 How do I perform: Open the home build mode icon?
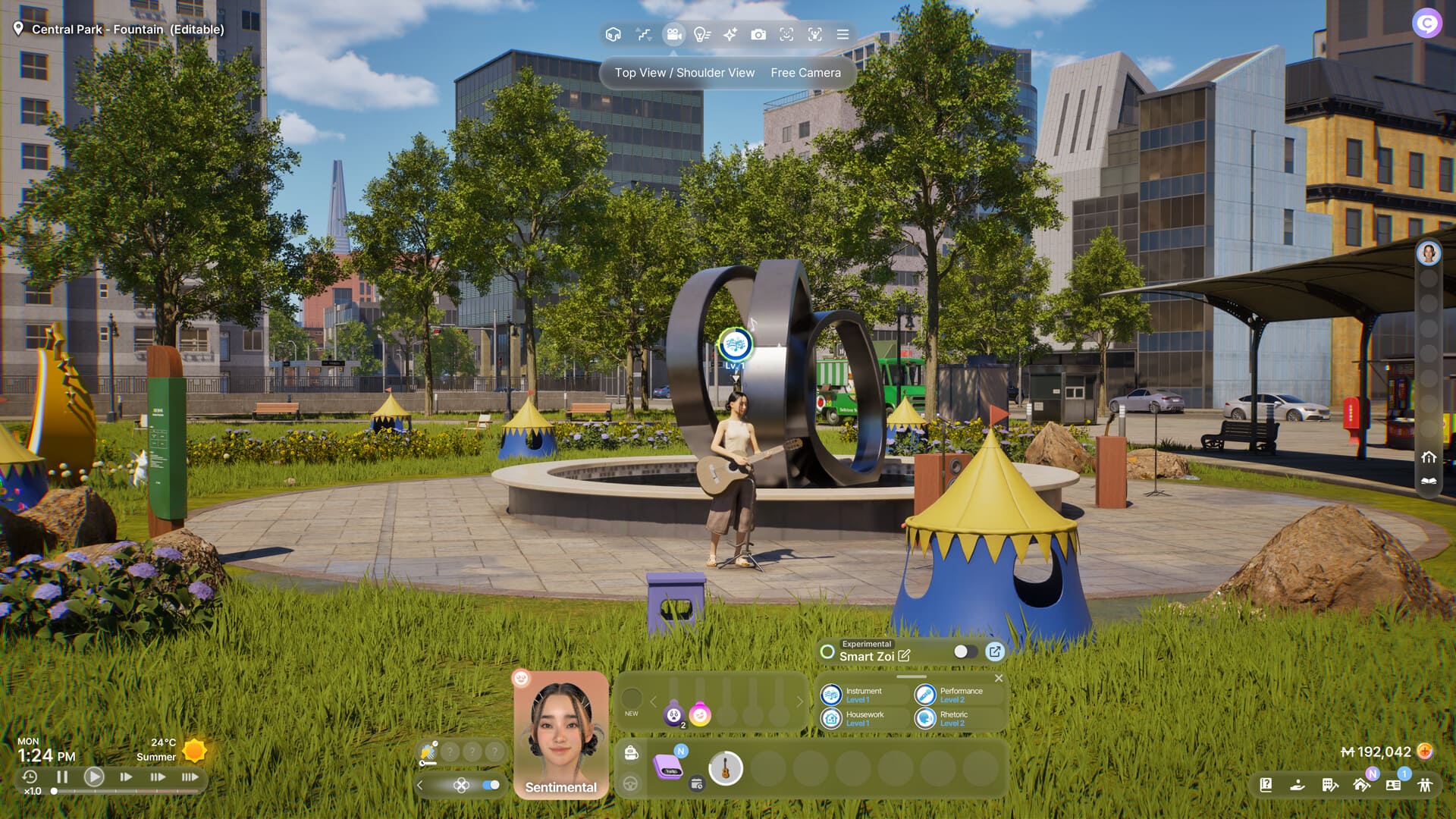coord(1361,785)
